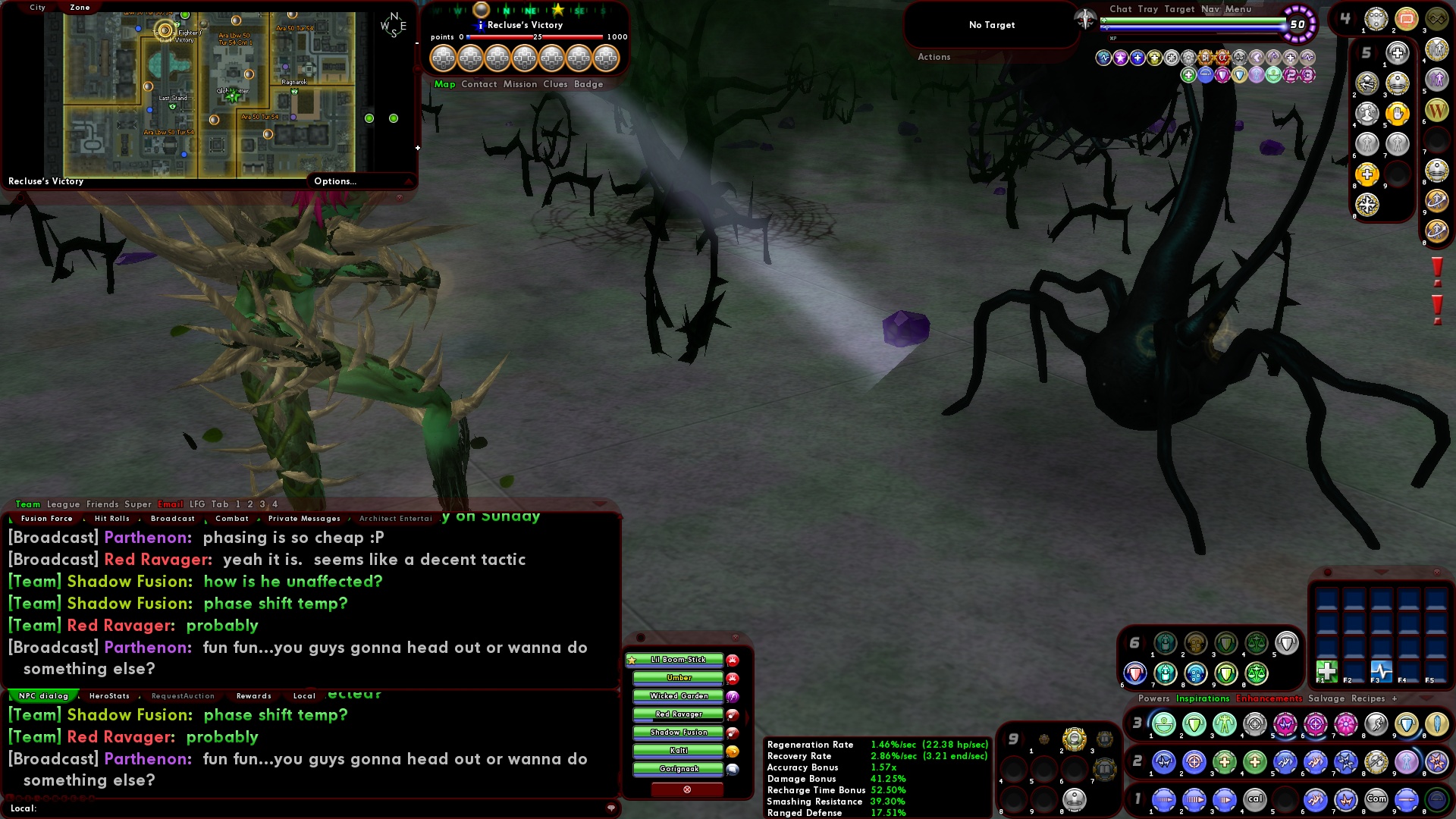Toggle the Inspirations tray view
Screen dimensions: 1456x819
tap(1202, 698)
